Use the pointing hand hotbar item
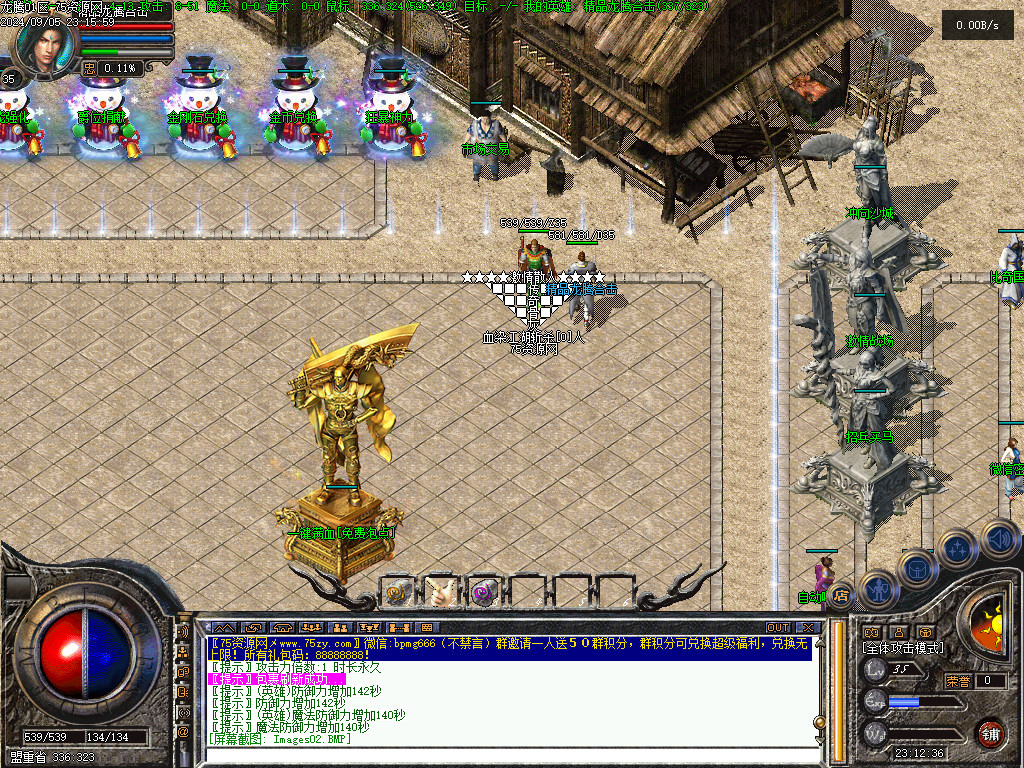This screenshot has height=768, width=1024. click(x=441, y=592)
